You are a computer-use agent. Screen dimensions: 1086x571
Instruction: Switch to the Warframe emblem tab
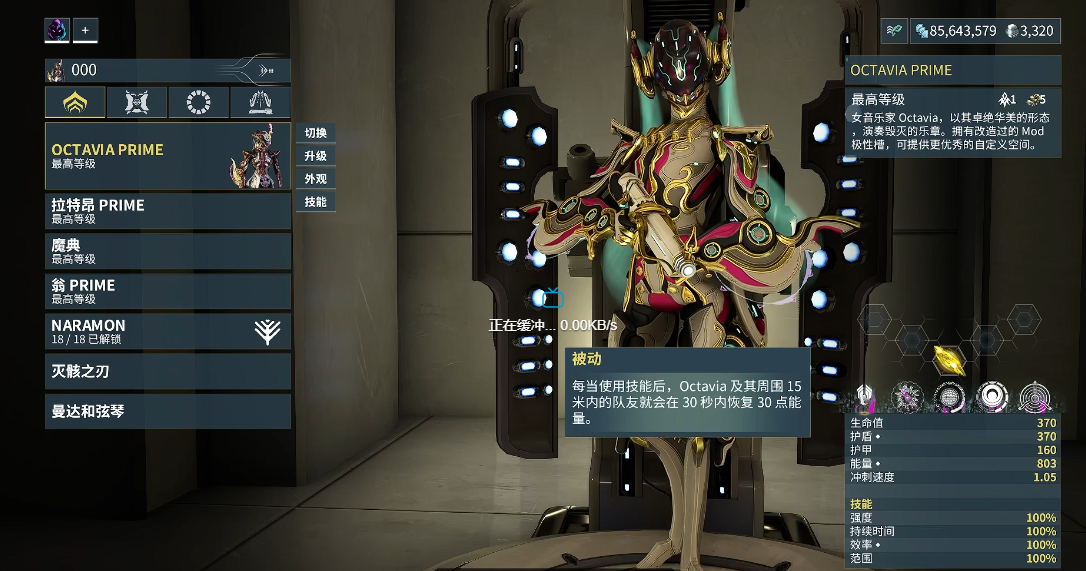[75, 103]
